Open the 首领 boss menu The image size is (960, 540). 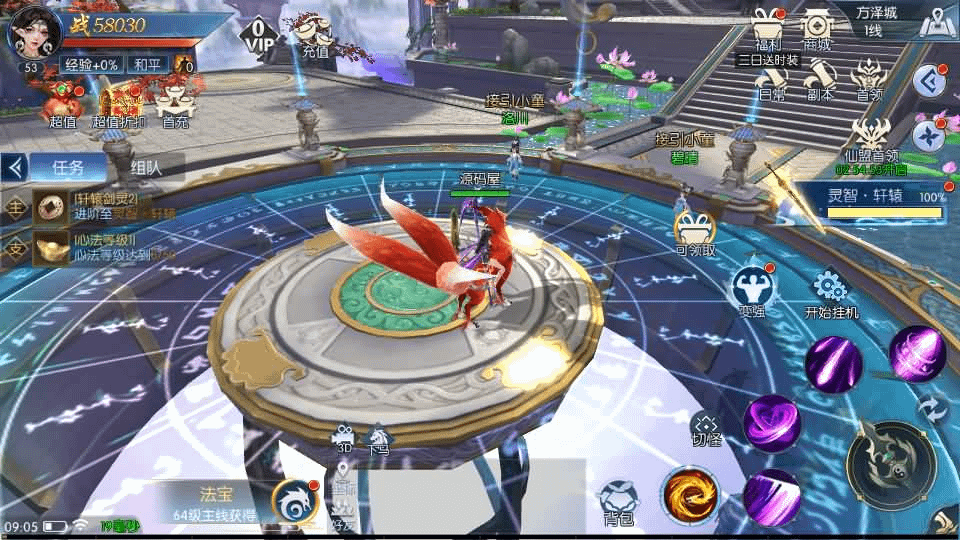pyautogui.click(x=868, y=80)
